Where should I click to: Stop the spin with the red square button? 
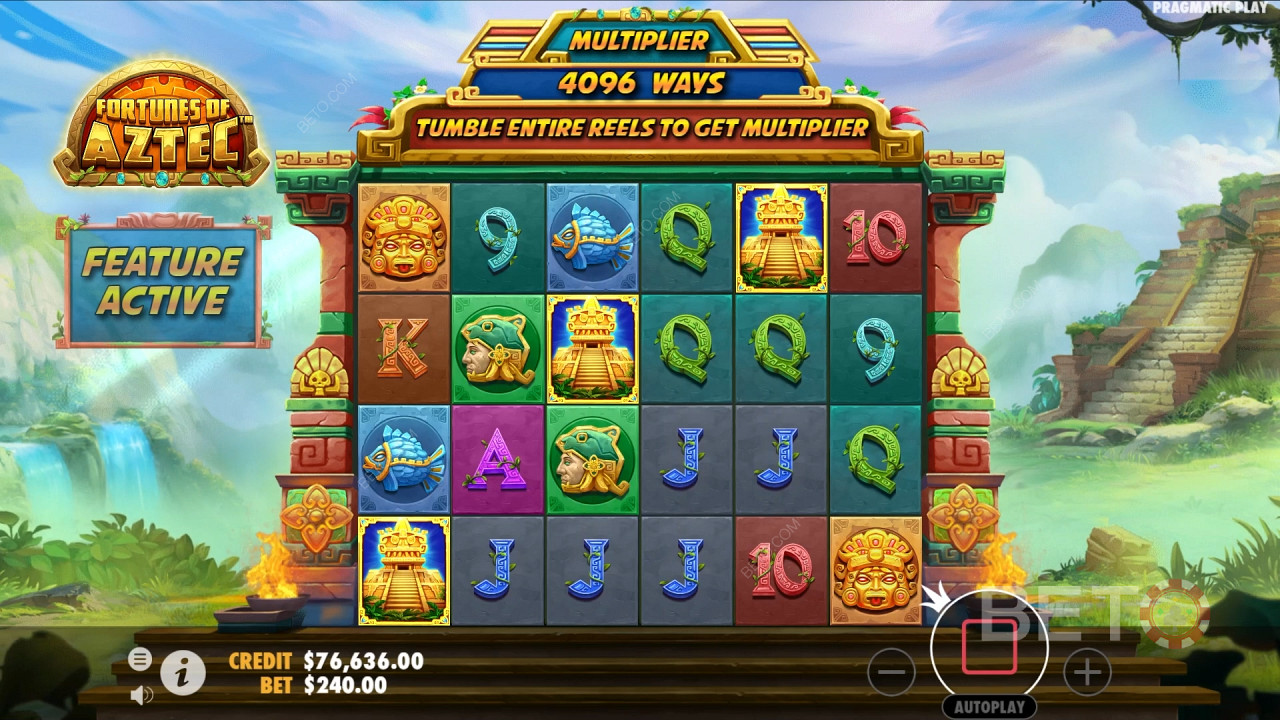point(989,647)
